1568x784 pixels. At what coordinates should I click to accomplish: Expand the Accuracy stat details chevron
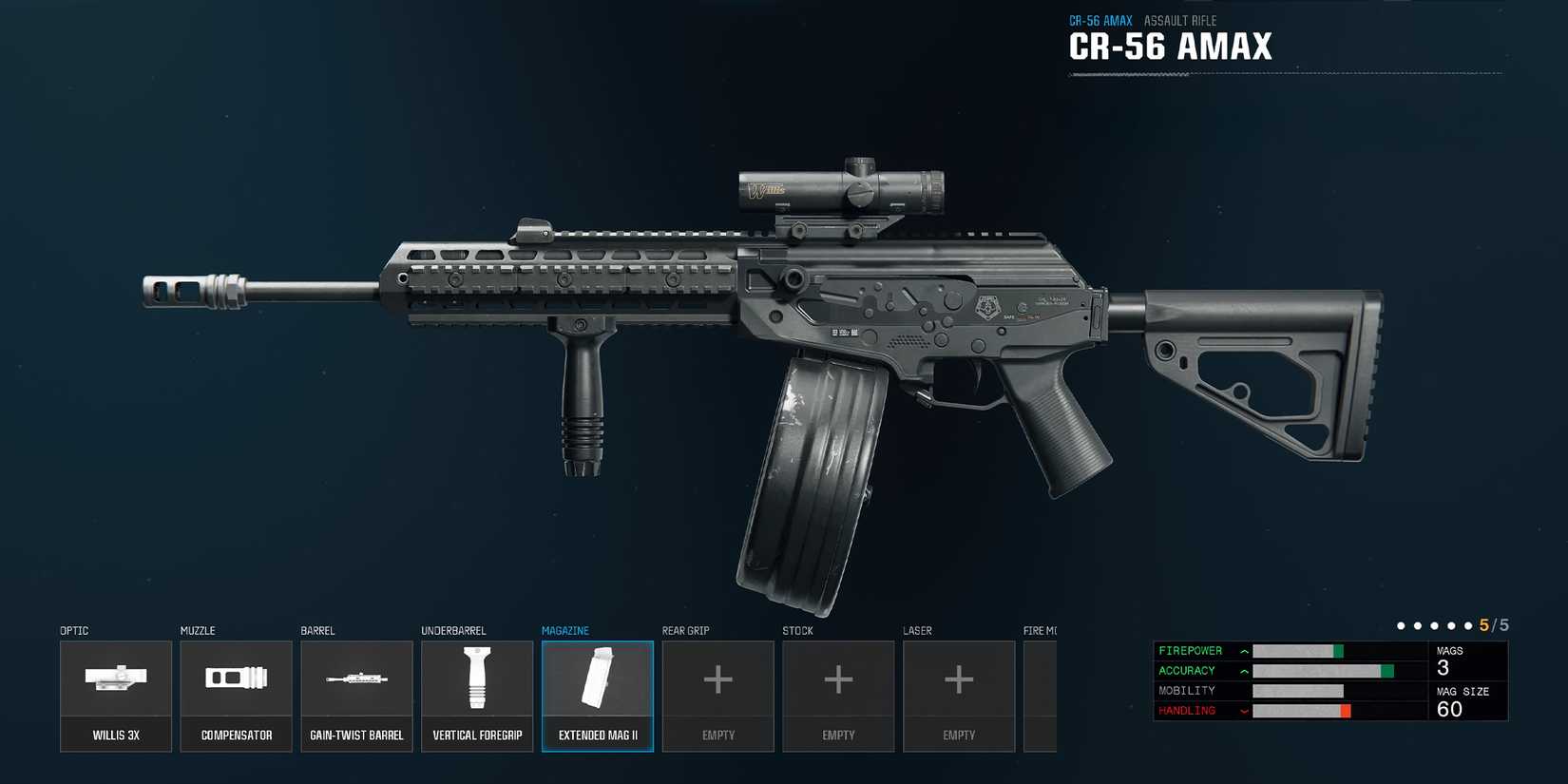[1243, 671]
